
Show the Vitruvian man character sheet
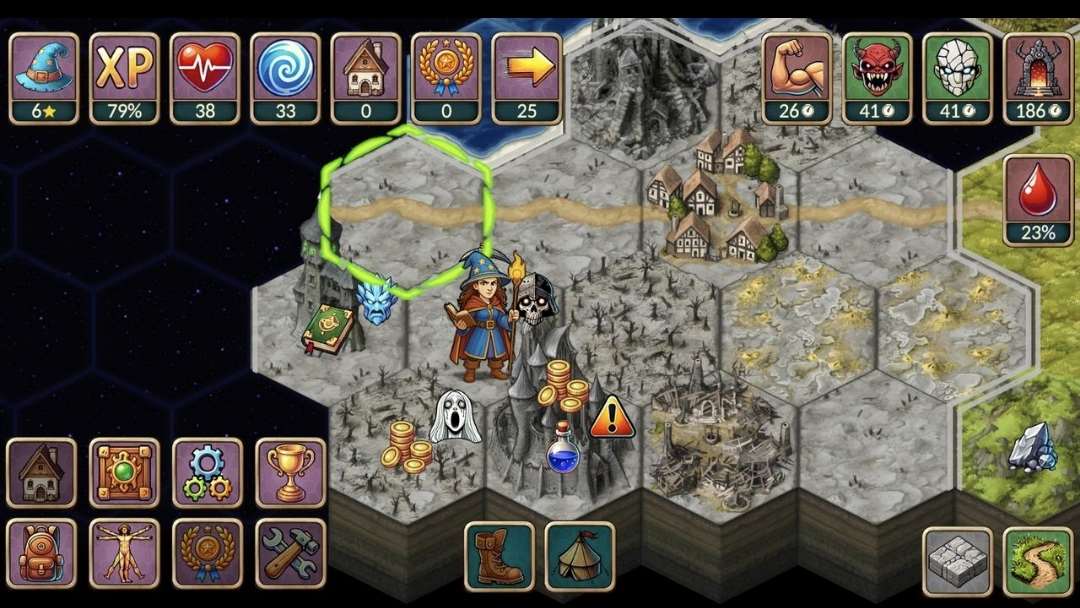(x=124, y=552)
